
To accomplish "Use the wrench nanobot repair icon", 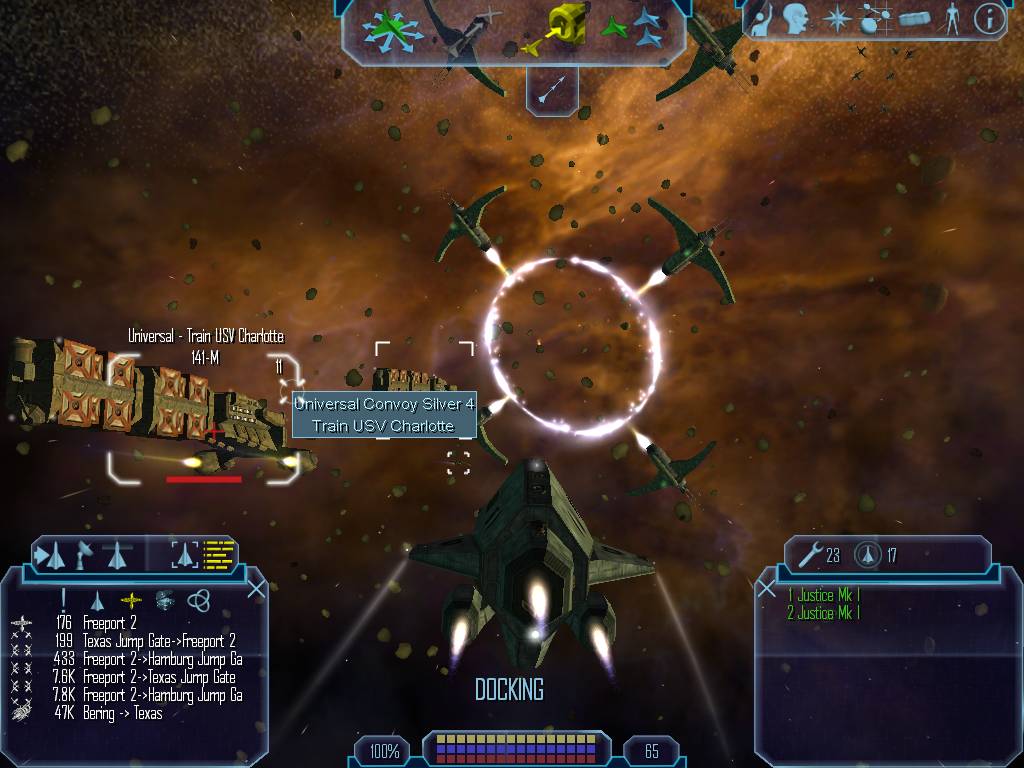I will 808,554.
